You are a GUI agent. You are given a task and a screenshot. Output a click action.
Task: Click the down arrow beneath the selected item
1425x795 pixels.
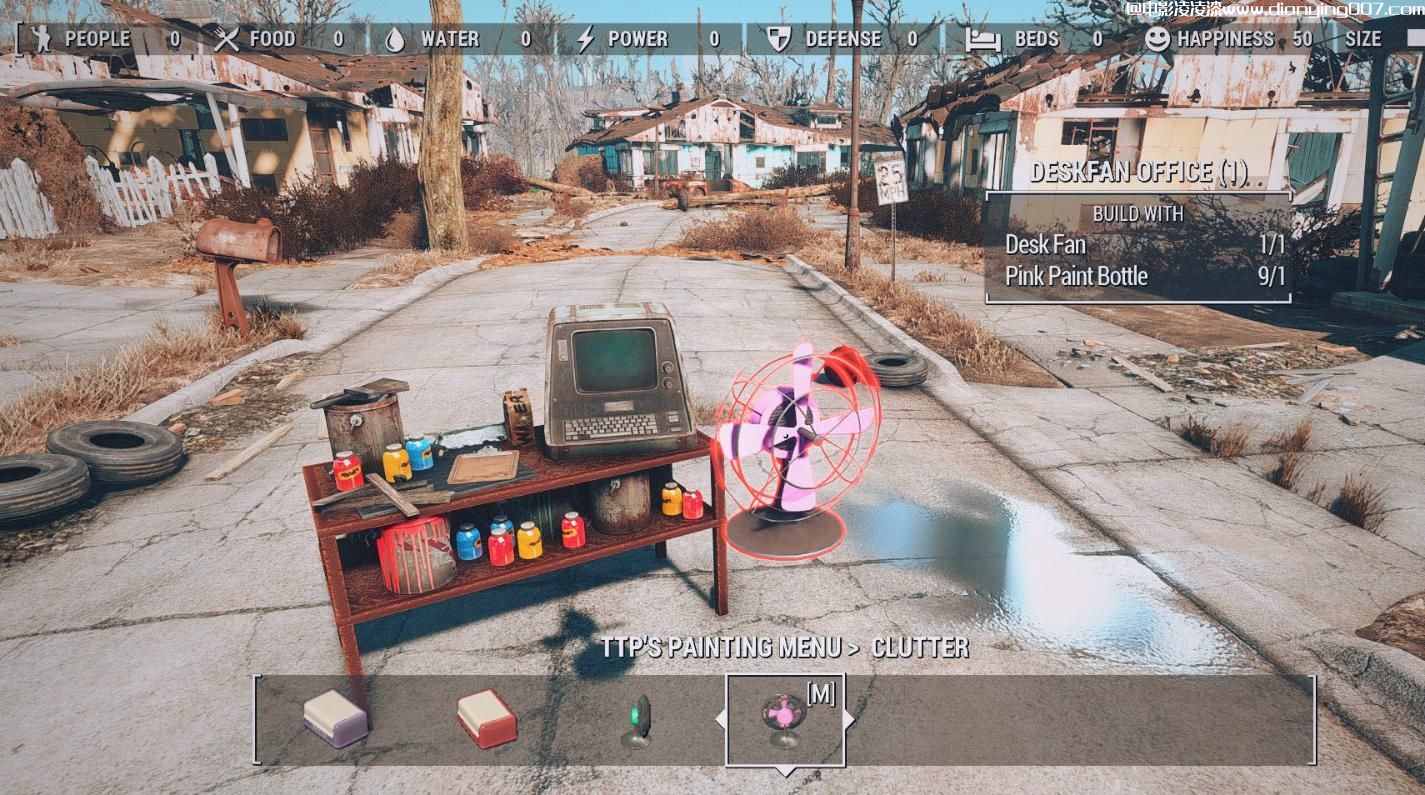(x=786, y=771)
